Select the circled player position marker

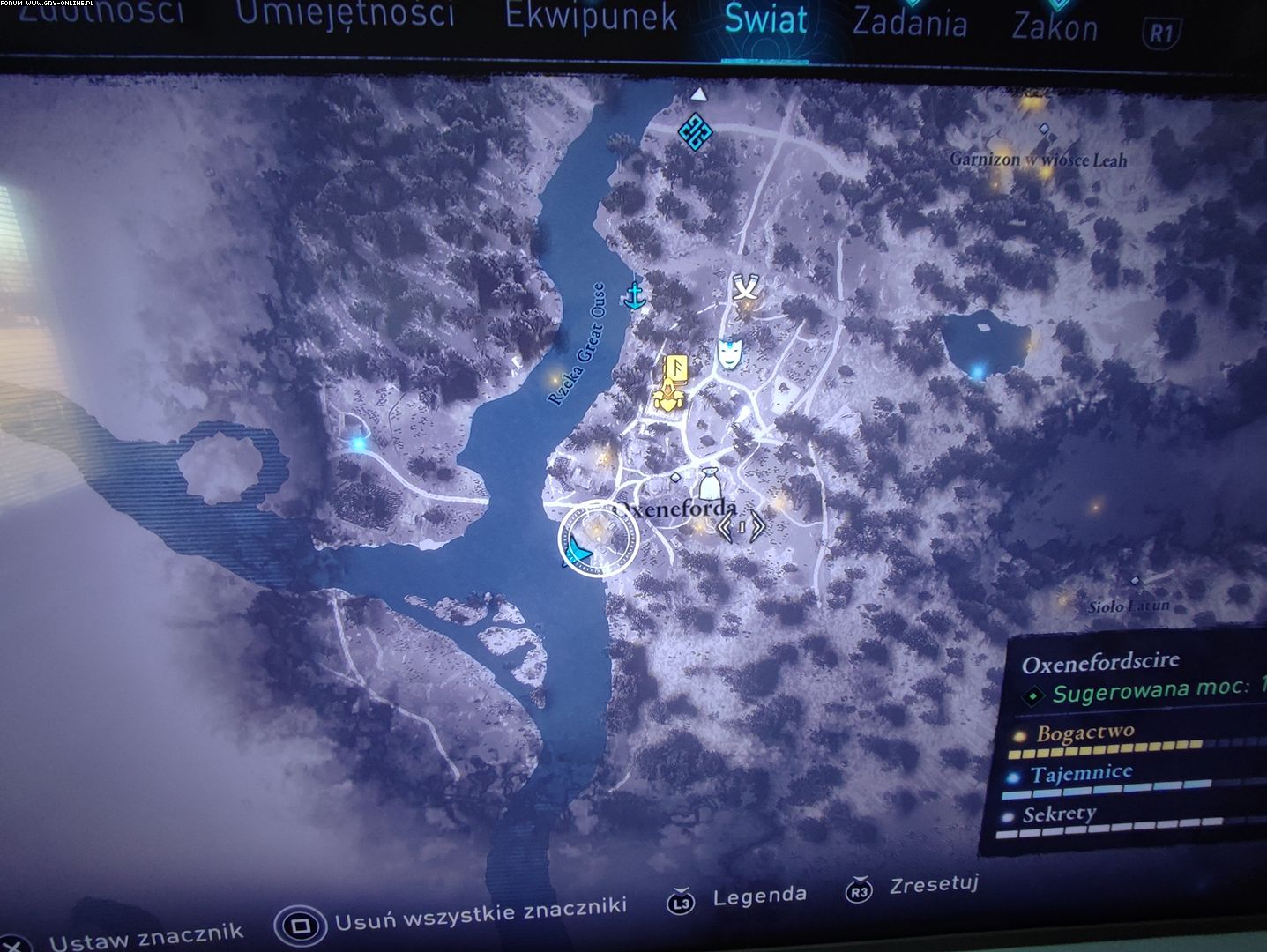pyautogui.click(x=597, y=537)
